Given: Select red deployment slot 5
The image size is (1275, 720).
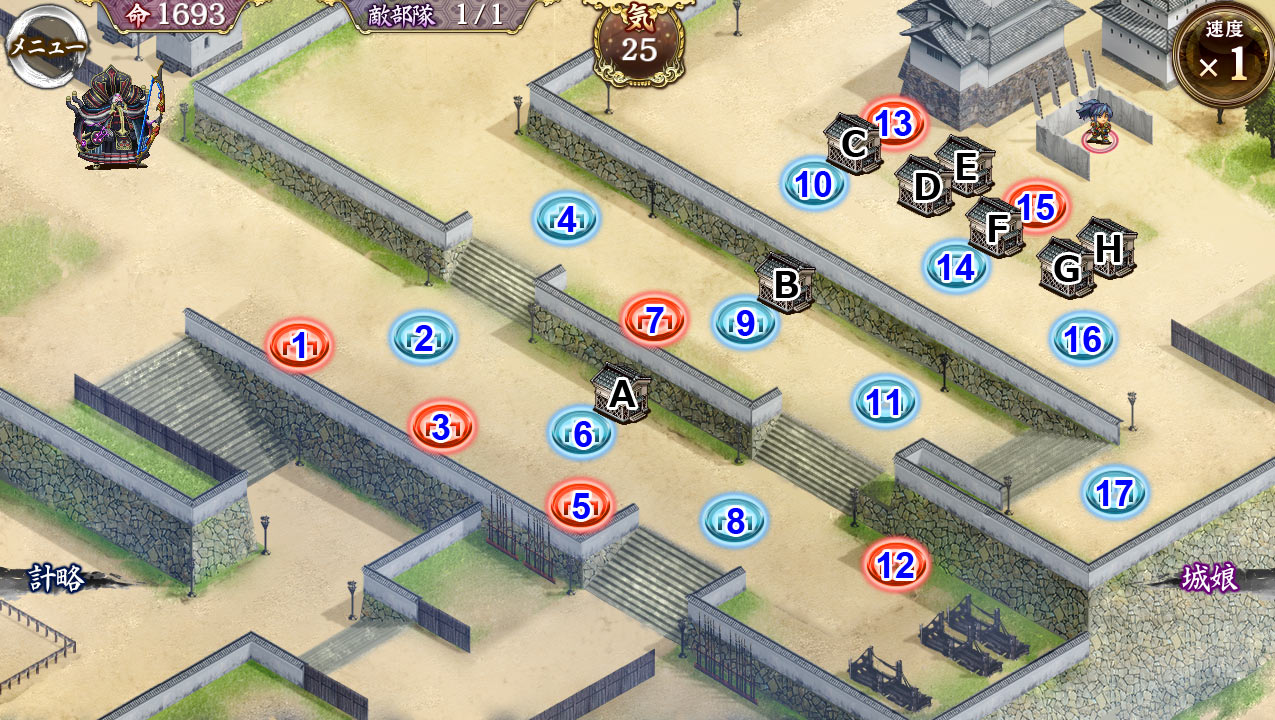Looking at the screenshot, I should 581,507.
